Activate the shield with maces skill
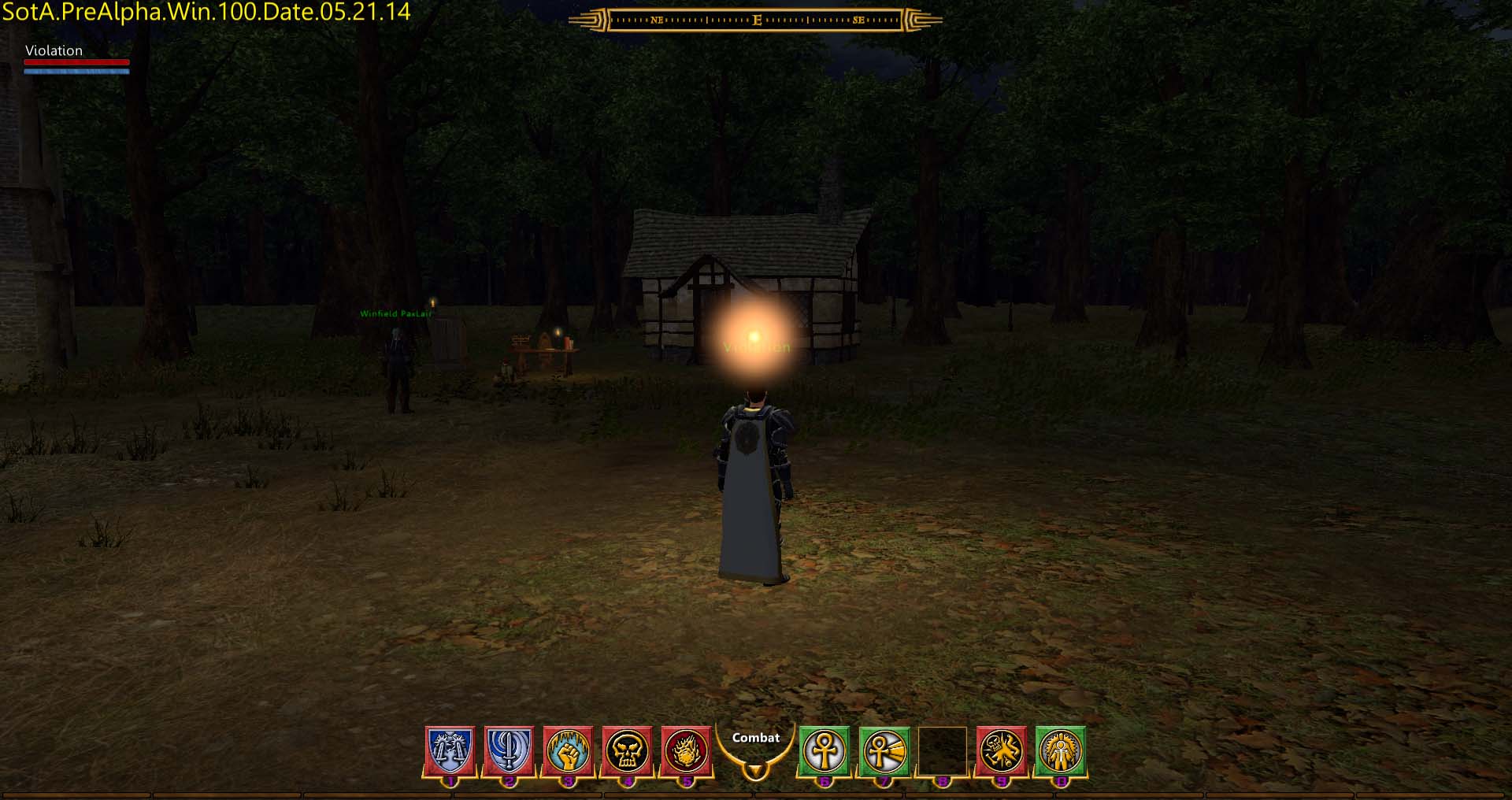 pos(450,750)
